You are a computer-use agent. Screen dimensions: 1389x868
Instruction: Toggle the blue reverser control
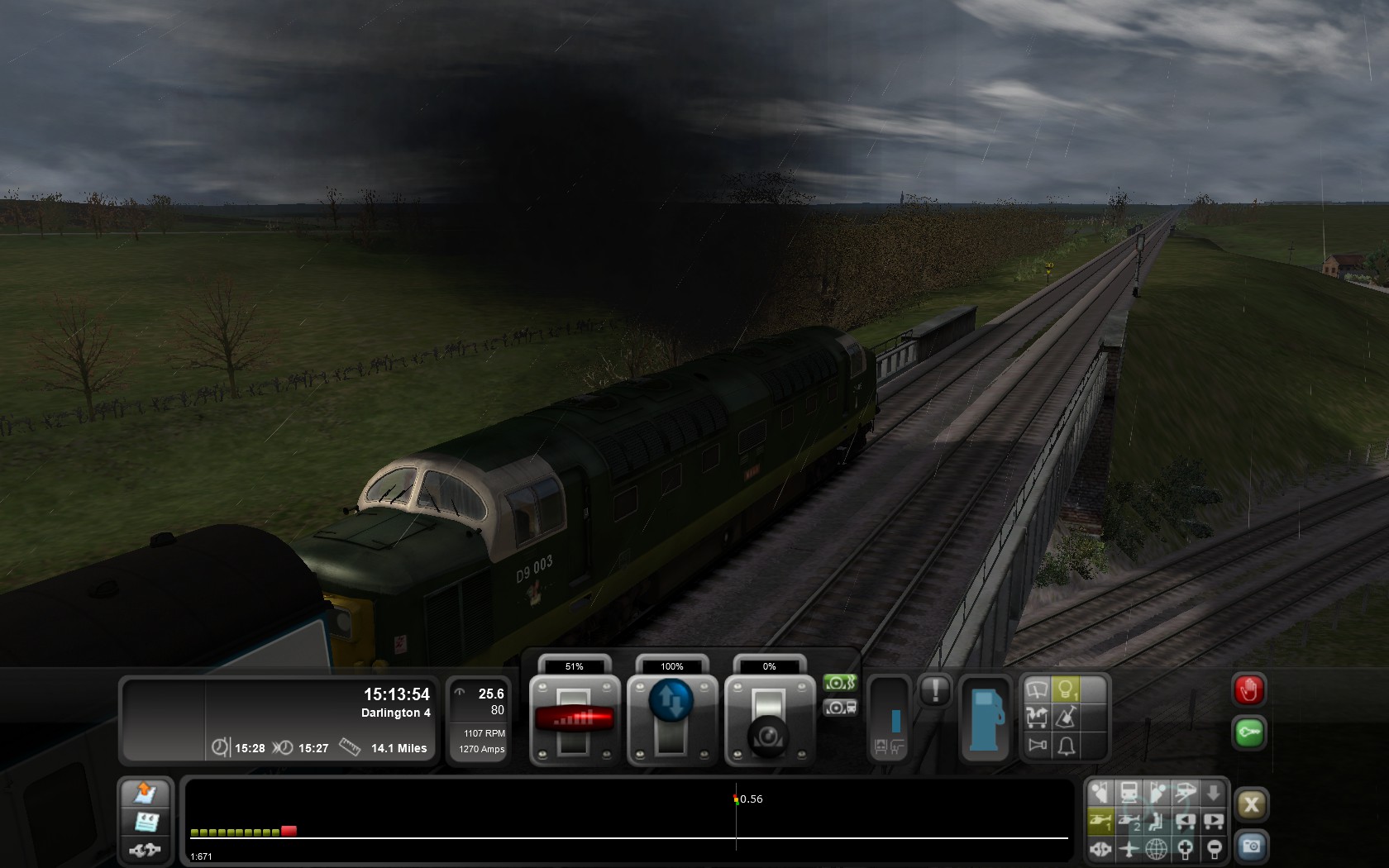(671, 701)
